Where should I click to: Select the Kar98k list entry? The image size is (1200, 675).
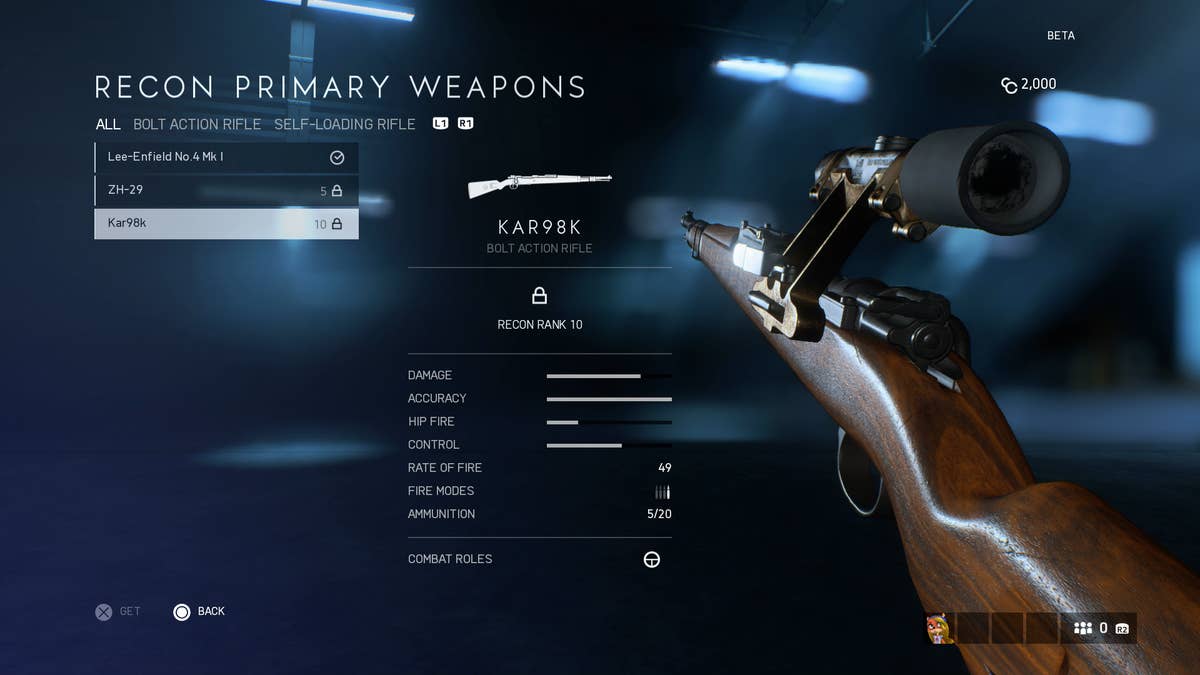pyautogui.click(x=226, y=224)
